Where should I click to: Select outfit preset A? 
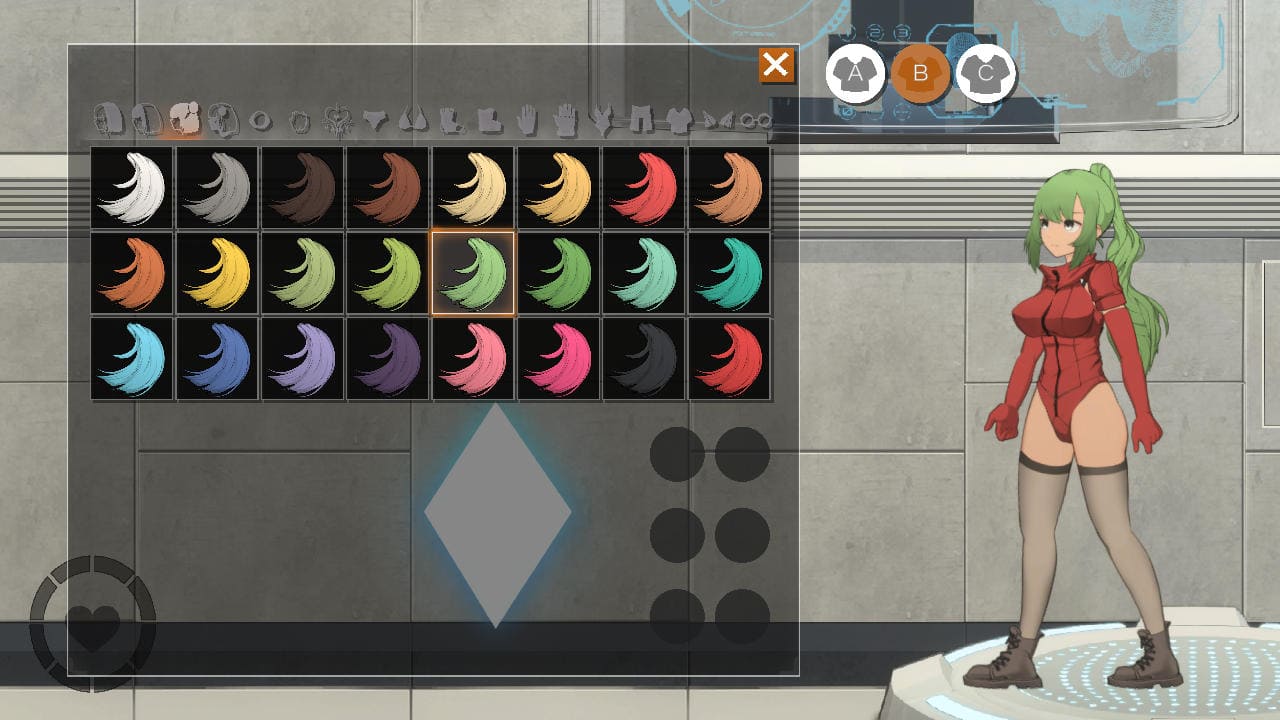click(855, 73)
